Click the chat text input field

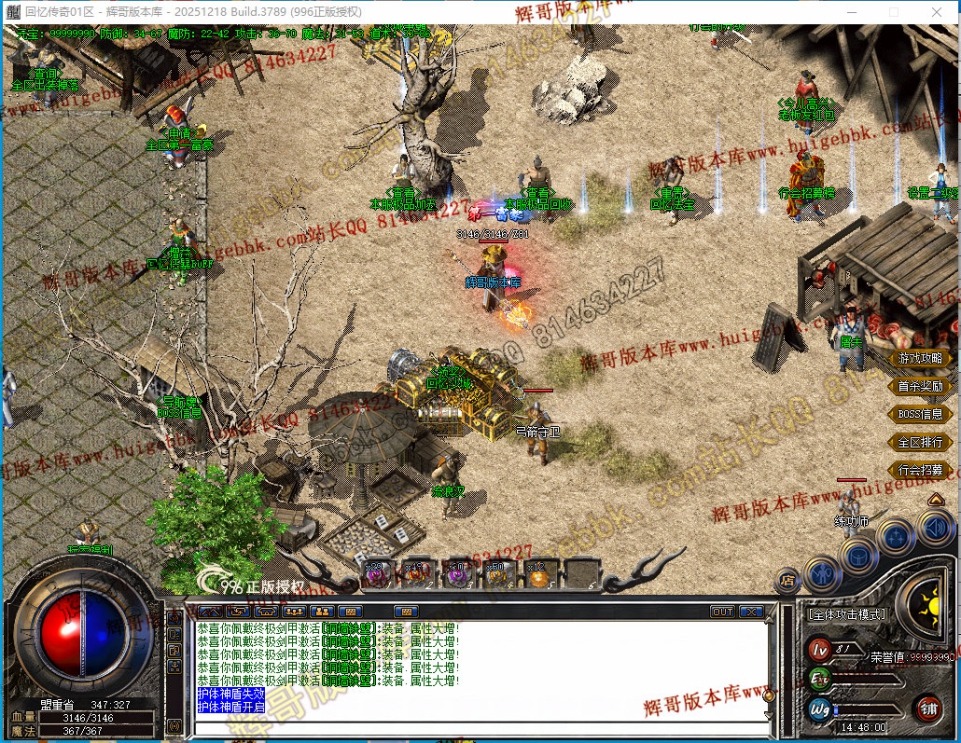click(x=480, y=728)
